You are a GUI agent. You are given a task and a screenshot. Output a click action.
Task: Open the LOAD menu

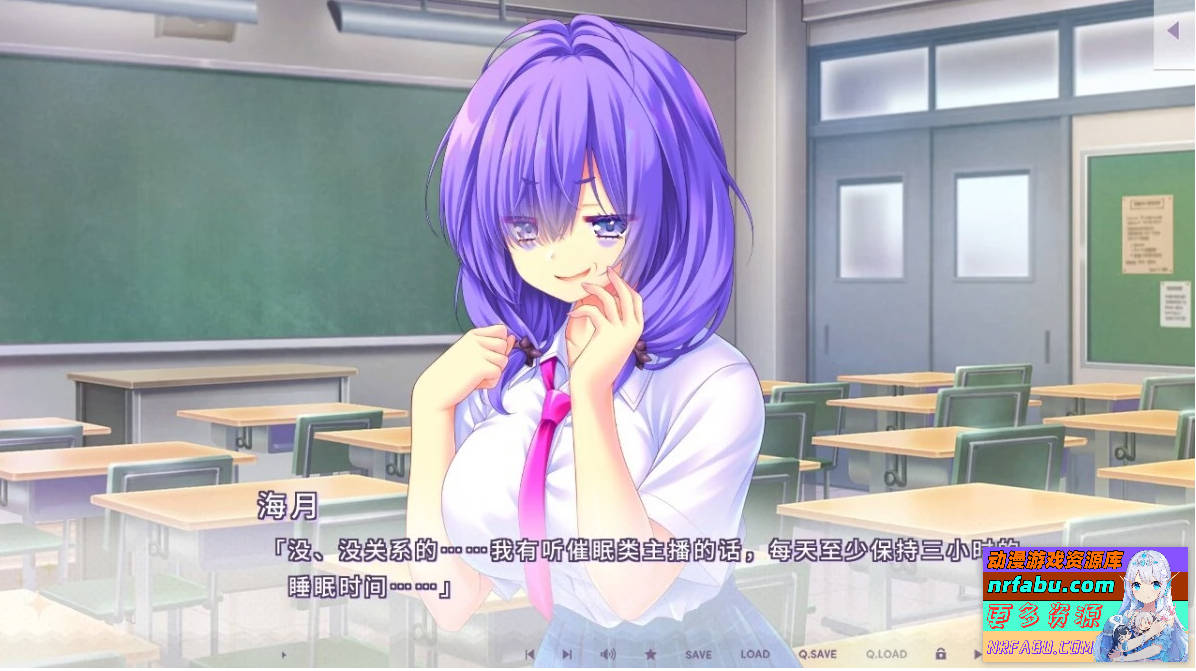(x=755, y=654)
